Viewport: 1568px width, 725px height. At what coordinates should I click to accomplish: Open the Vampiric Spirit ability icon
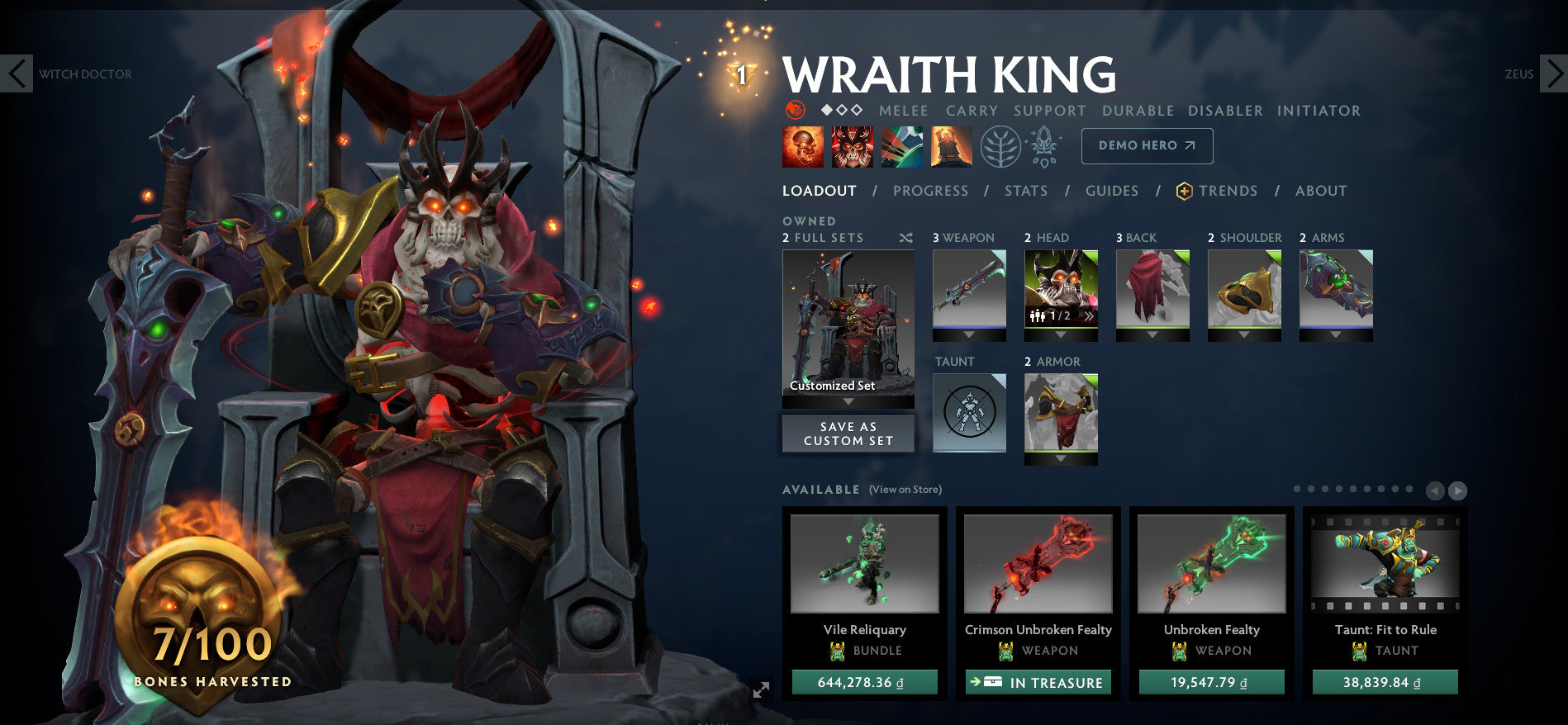coord(851,146)
